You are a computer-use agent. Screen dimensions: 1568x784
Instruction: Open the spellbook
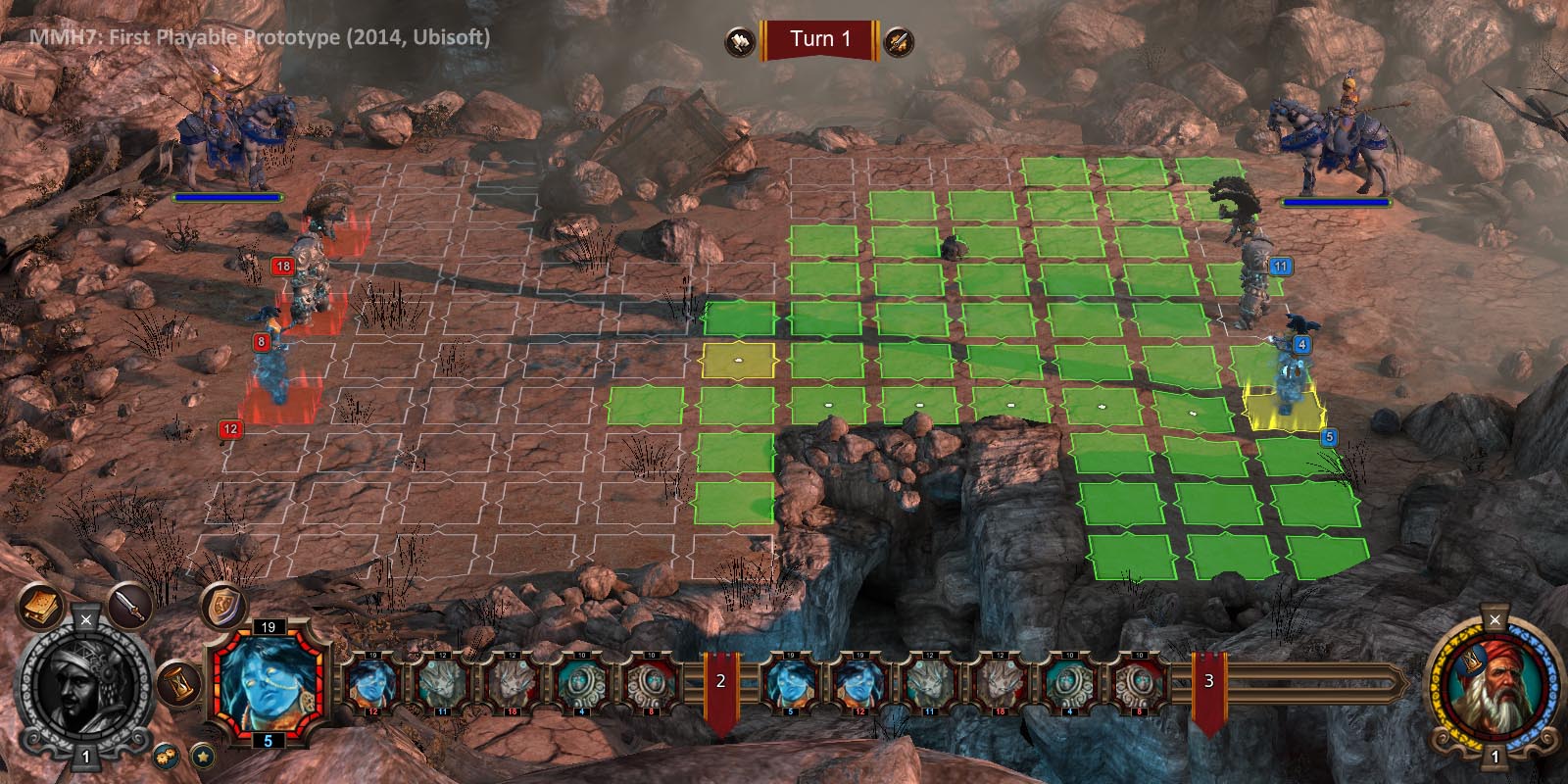click(40, 609)
